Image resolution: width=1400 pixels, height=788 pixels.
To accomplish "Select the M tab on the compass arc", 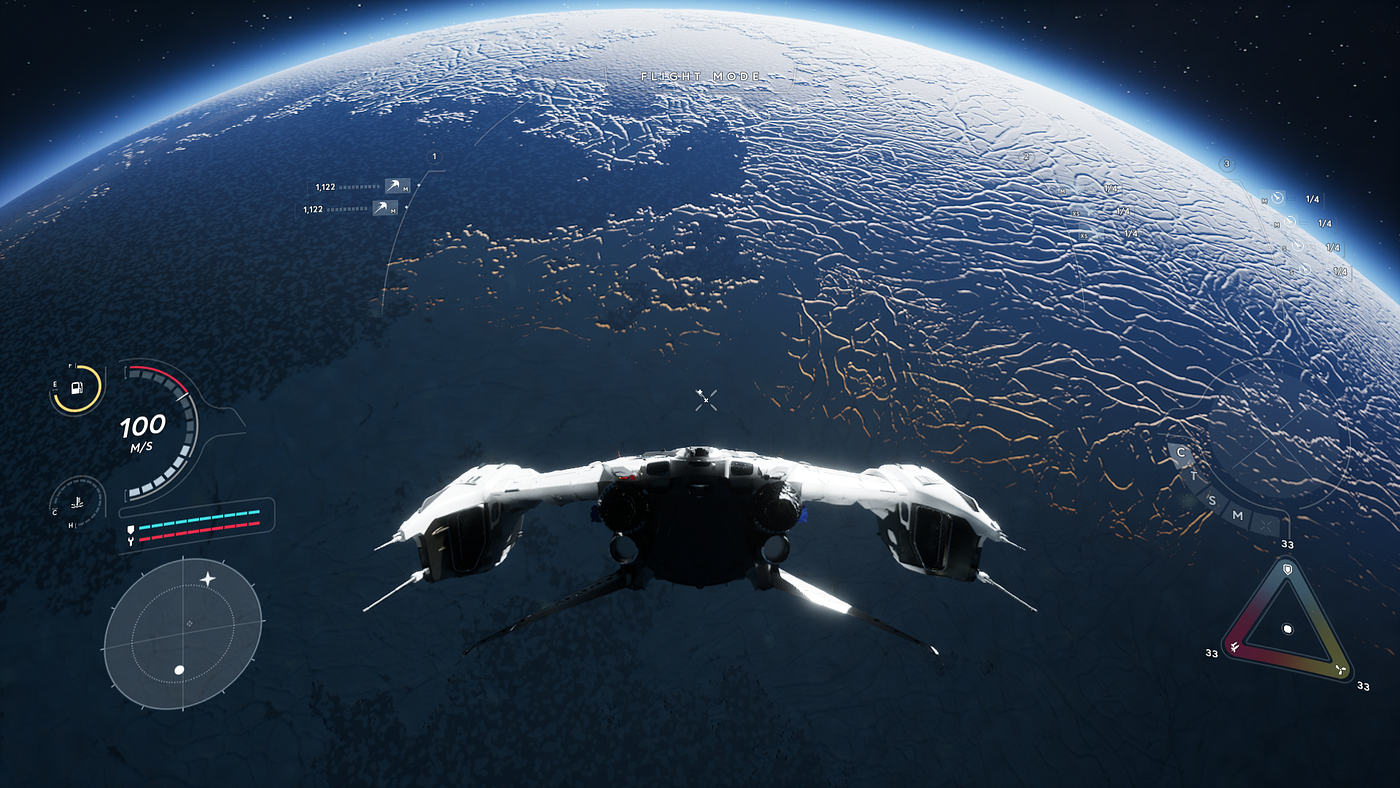I will (1237, 515).
